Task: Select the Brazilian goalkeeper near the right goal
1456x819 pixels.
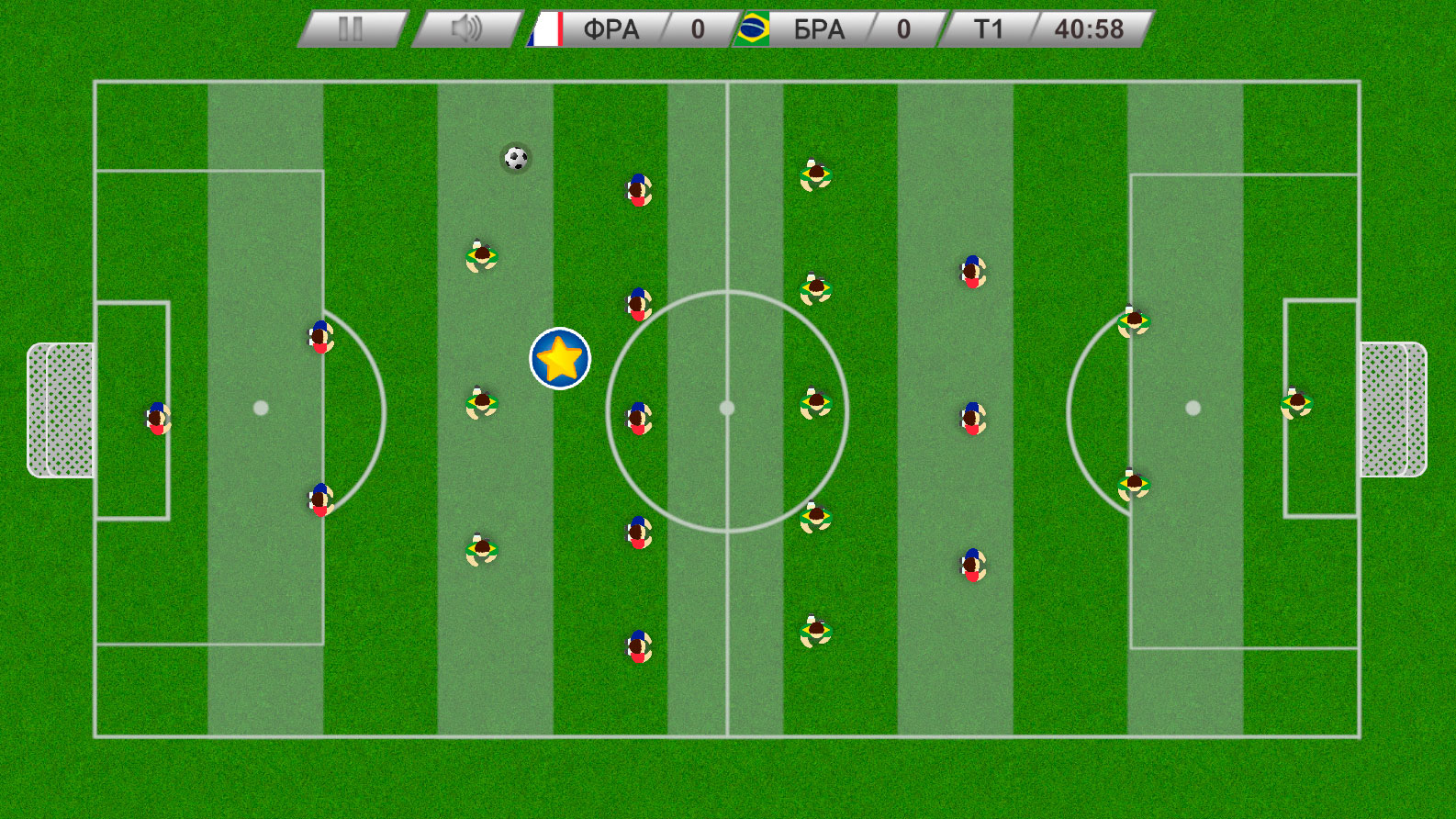Action: click(x=1297, y=404)
